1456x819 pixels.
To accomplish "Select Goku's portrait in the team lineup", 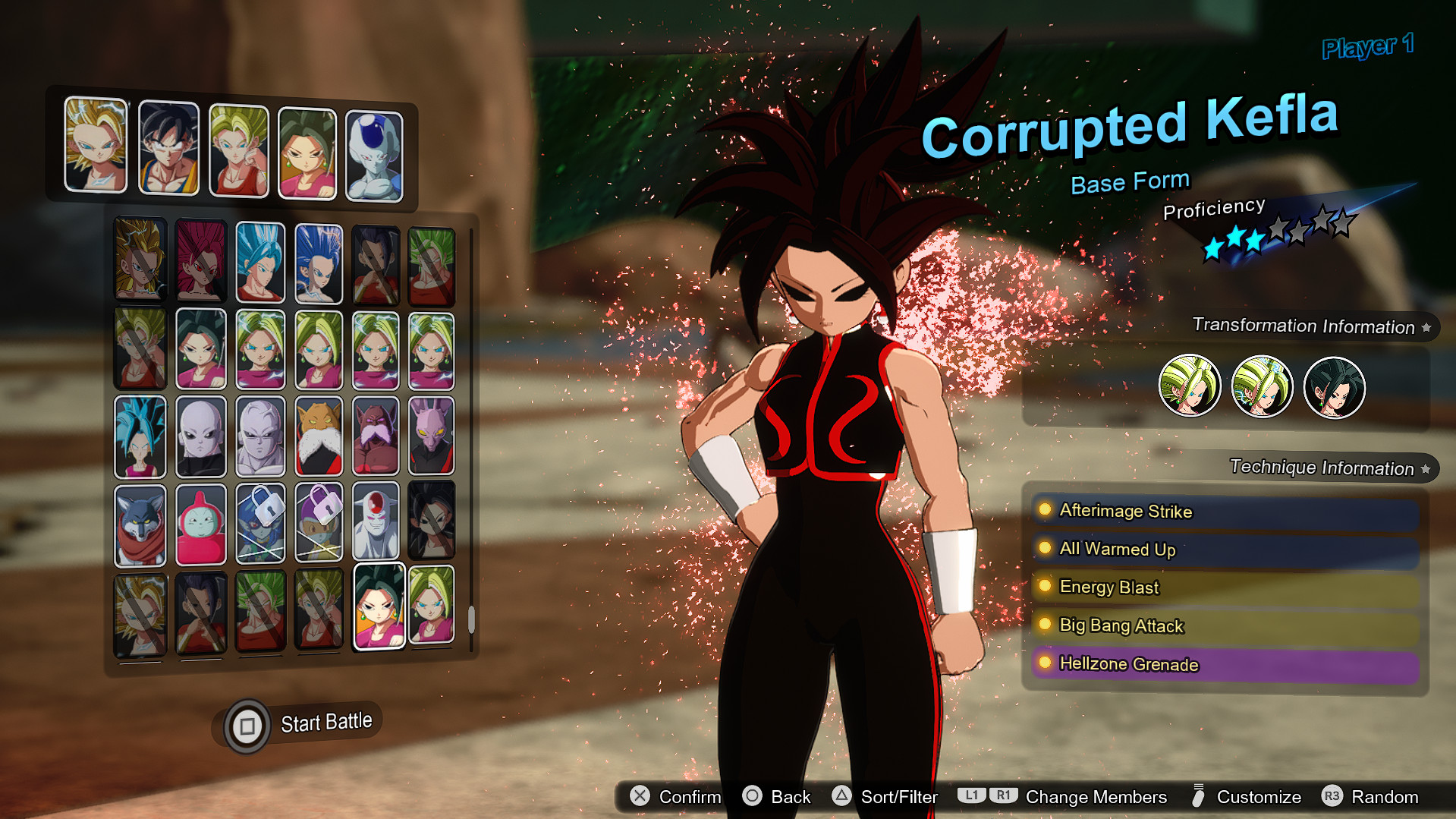I will tap(169, 145).
